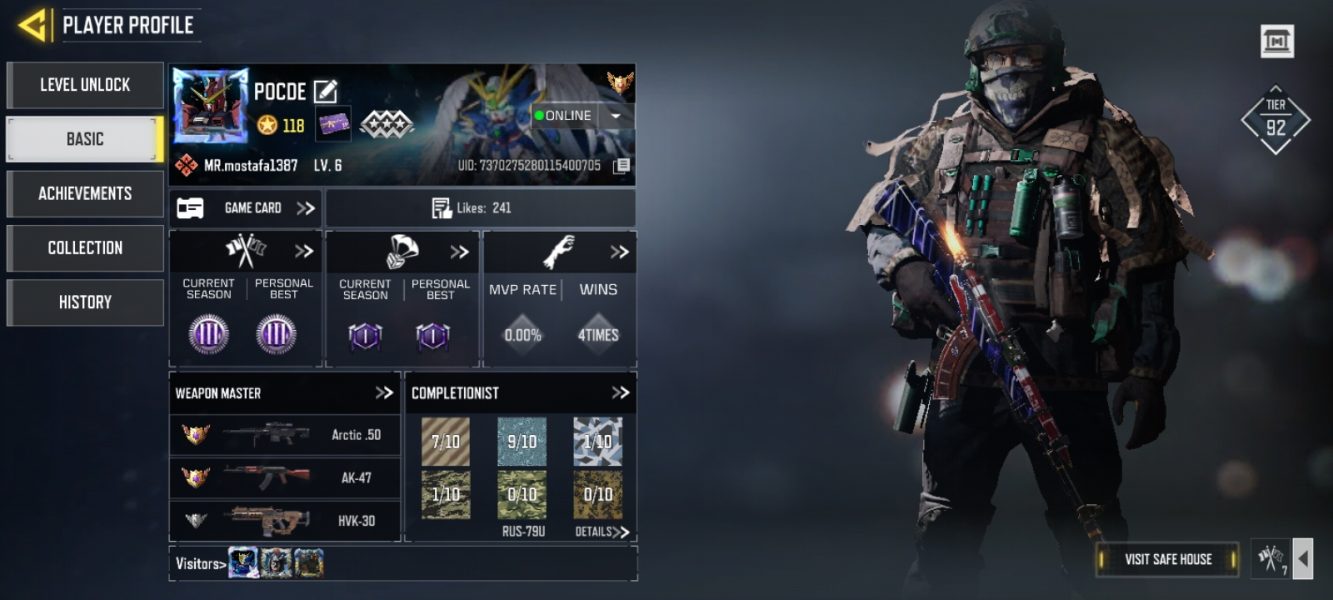Image resolution: width=1333 pixels, height=600 pixels.
Task: Select the Arctic .50 weapon row
Action: tap(285, 435)
